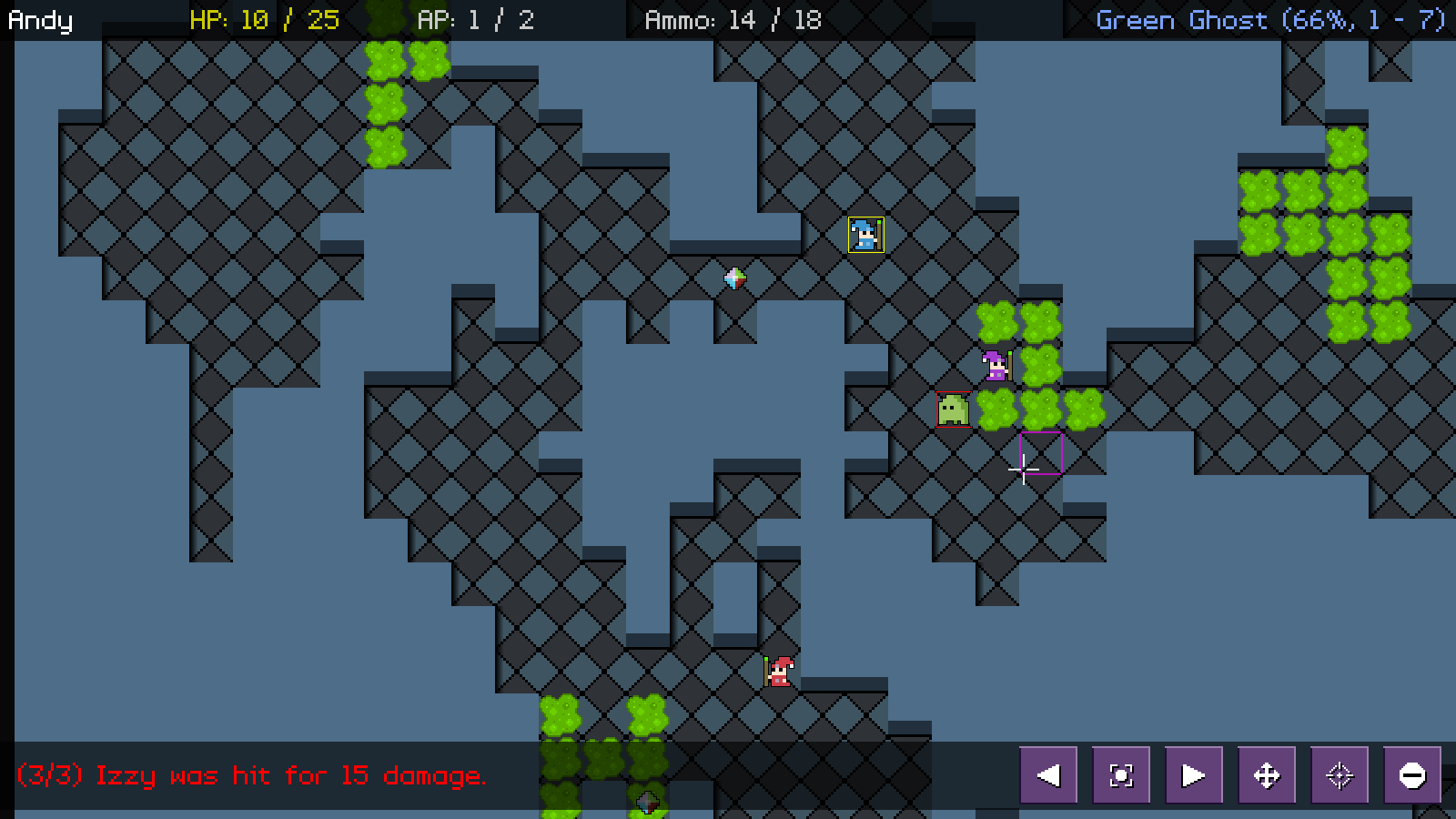
Task: Activate the four-arrow move mode button
Action: point(1267,775)
